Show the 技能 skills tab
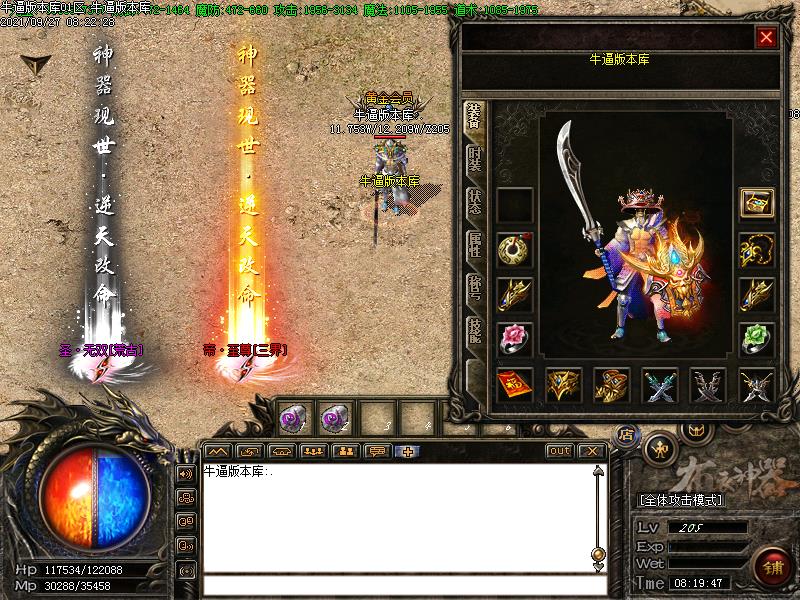Screen dimensions: 800x600 [x=475, y=331]
